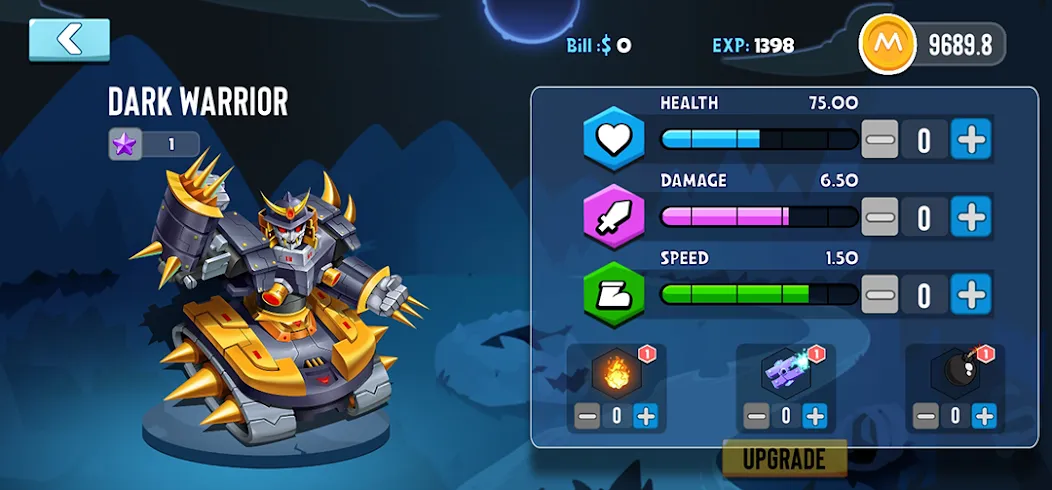Open the gold M coin balance

pos(932,44)
